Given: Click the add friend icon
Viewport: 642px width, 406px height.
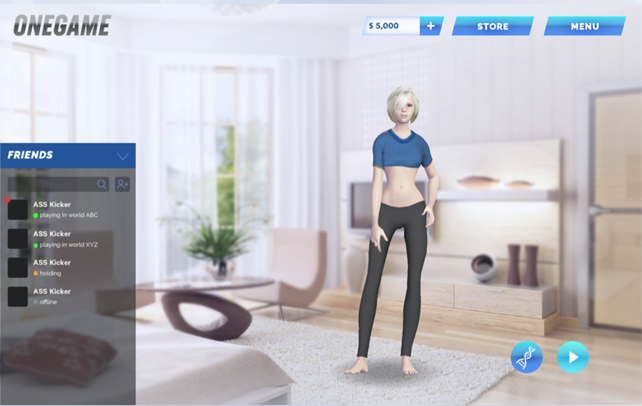Looking at the screenshot, I should click(x=122, y=184).
